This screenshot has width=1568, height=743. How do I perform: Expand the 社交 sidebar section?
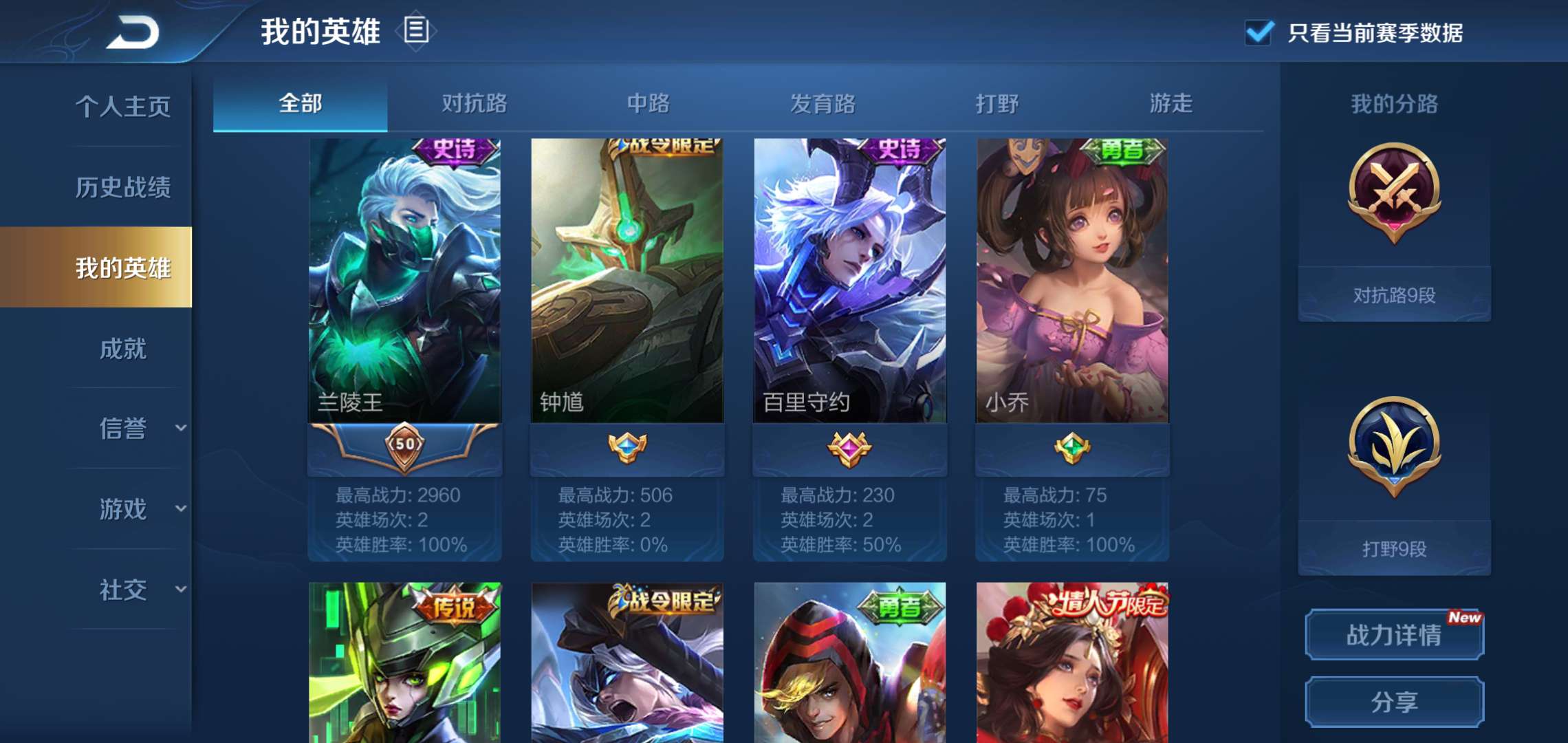pos(124,588)
